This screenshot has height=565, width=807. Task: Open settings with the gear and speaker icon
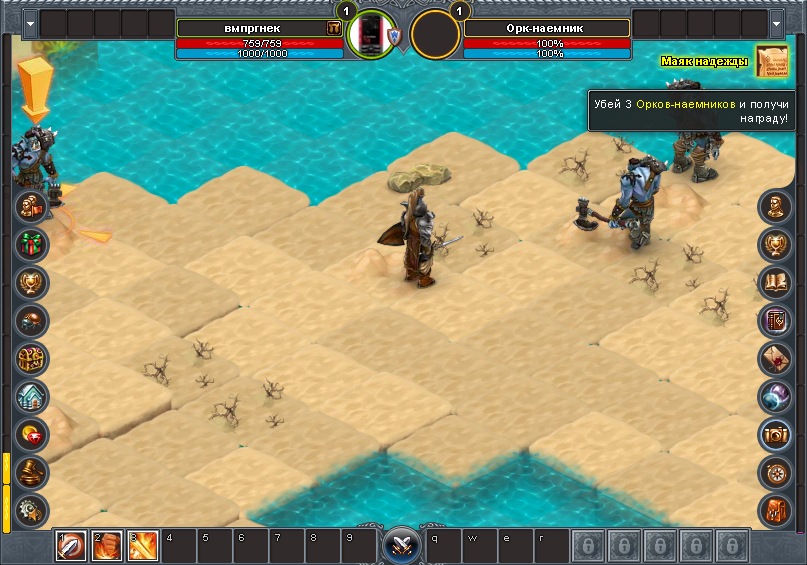(x=33, y=508)
